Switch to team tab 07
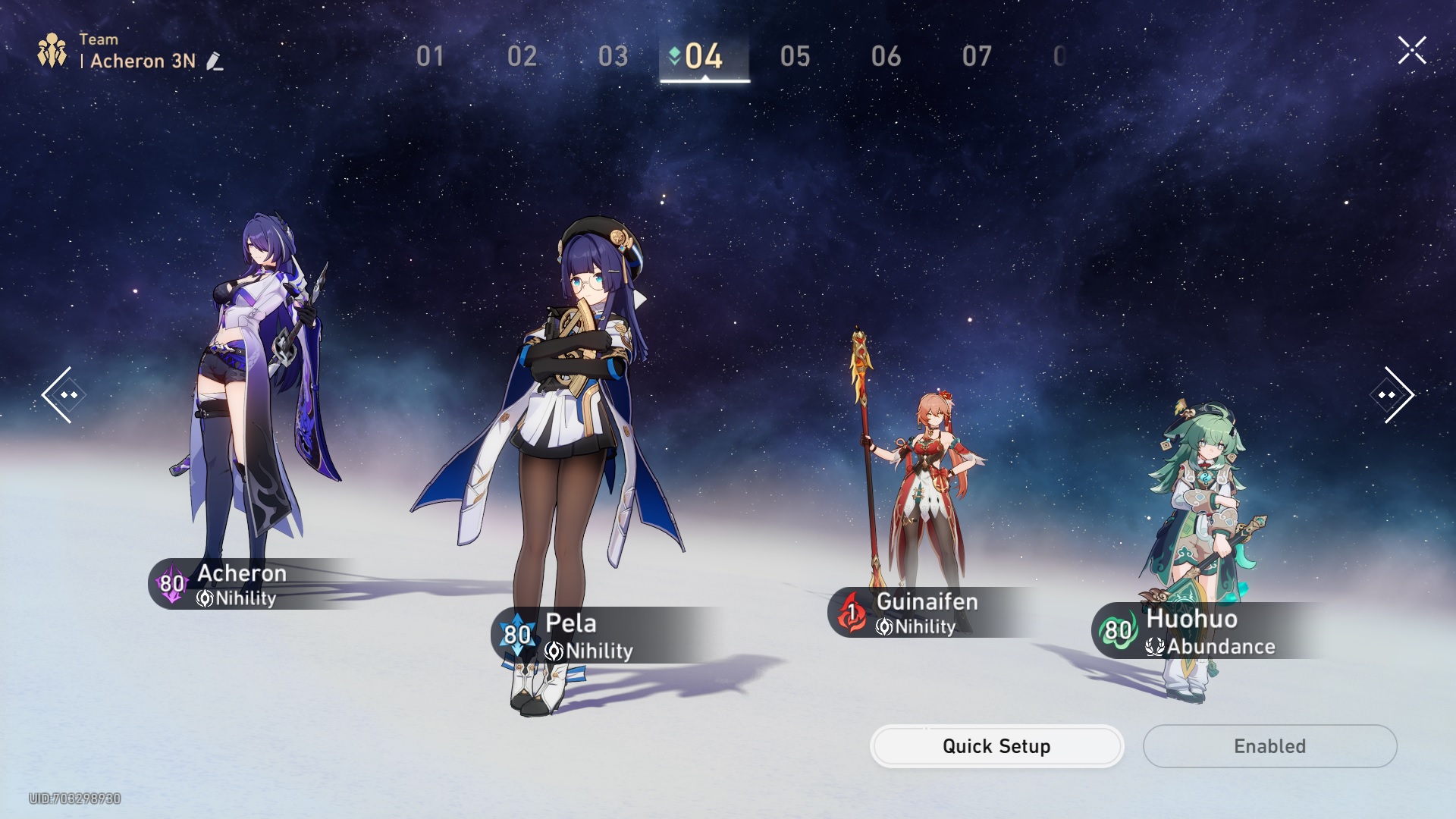The height and width of the screenshot is (819, 1456). click(977, 56)
